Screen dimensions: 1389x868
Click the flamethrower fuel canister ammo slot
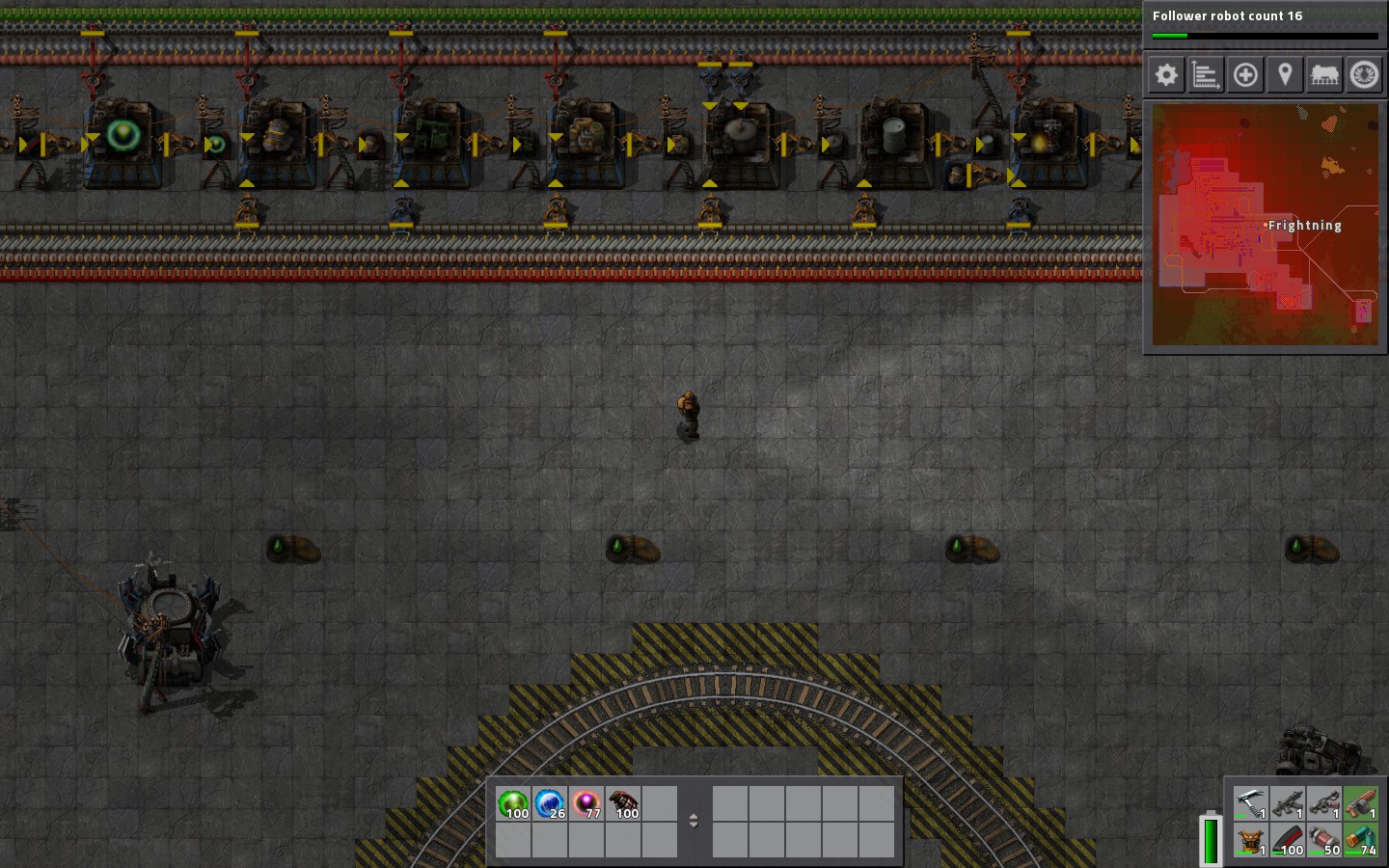(1324, 840)
